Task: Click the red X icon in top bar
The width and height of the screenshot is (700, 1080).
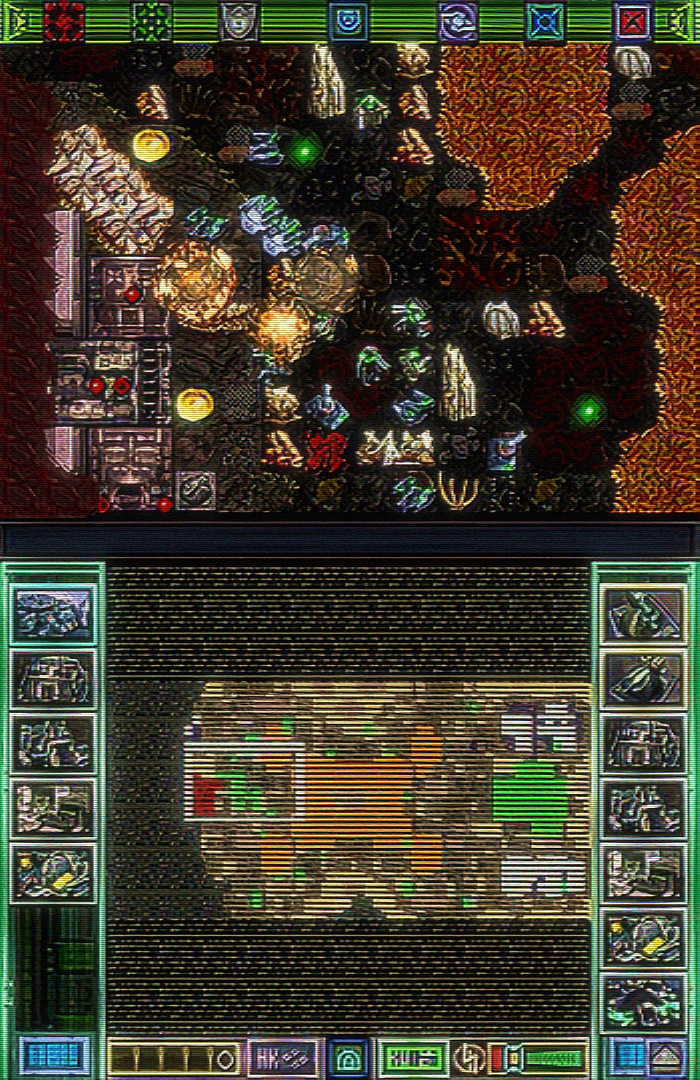Action: tap(633, 20)
